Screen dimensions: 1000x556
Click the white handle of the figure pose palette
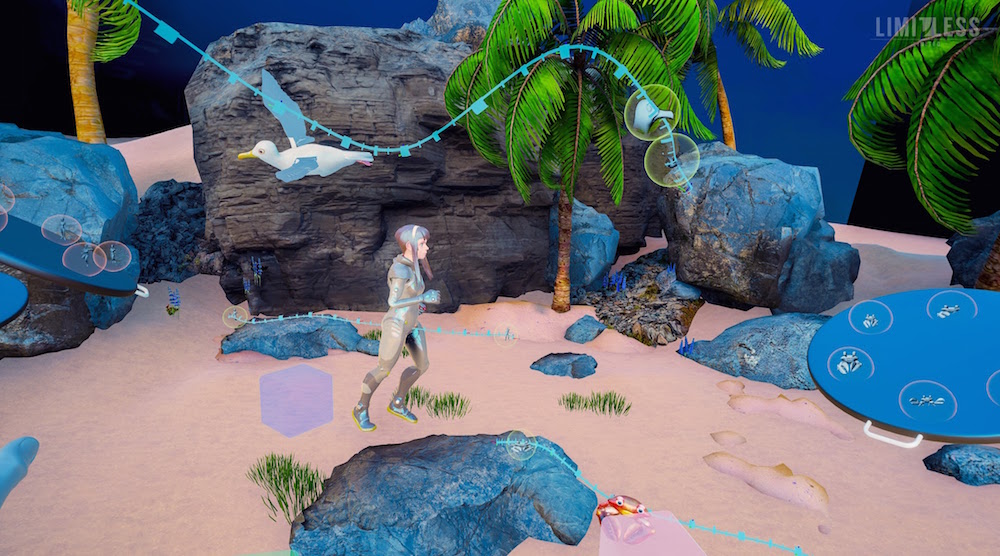click(x=141, y=292)
